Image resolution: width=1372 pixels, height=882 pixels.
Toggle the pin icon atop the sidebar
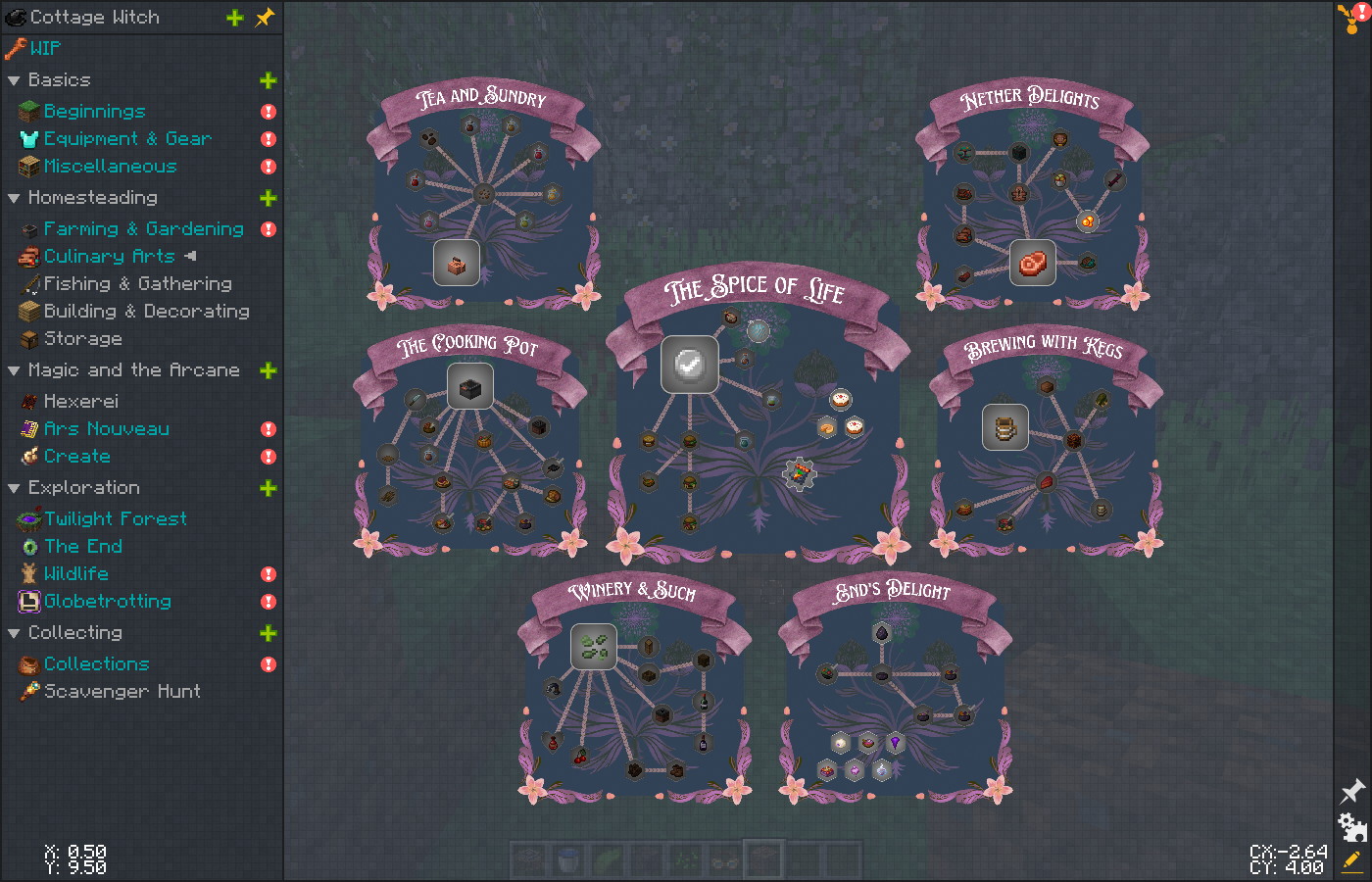(x=266, y=17)
